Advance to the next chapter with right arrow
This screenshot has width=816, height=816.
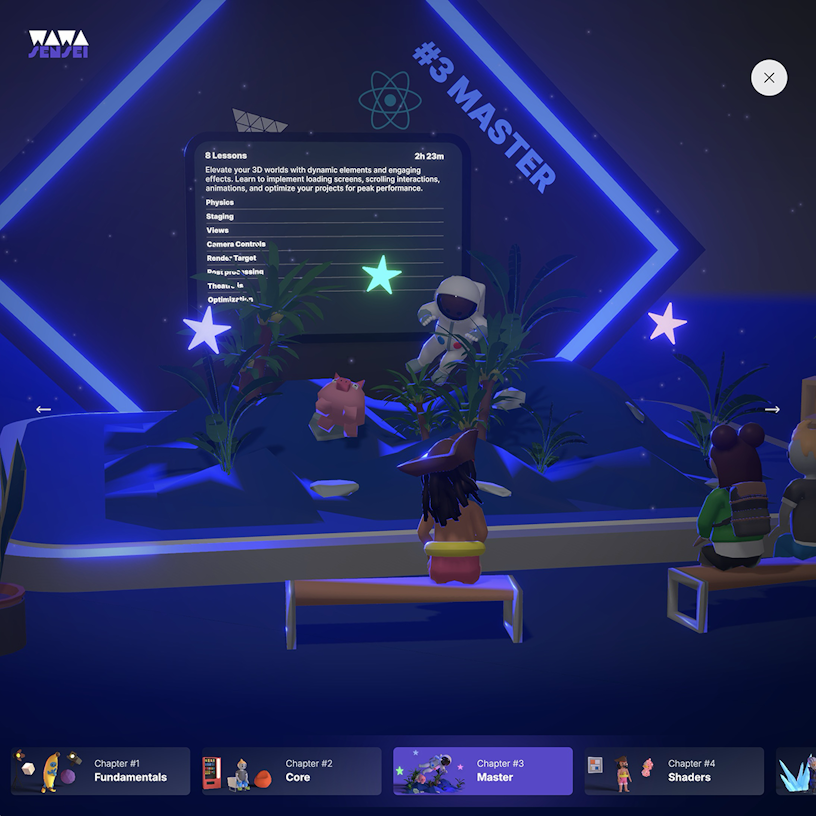pos(772,409)
